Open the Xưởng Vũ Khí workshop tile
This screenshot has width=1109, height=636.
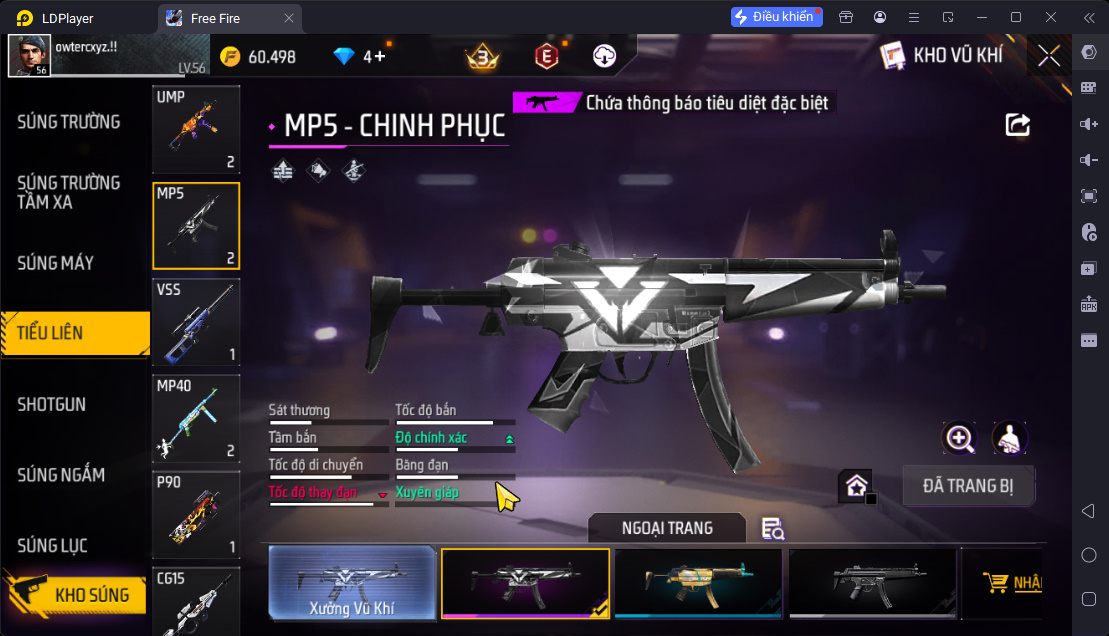click(x=352, y=583)
